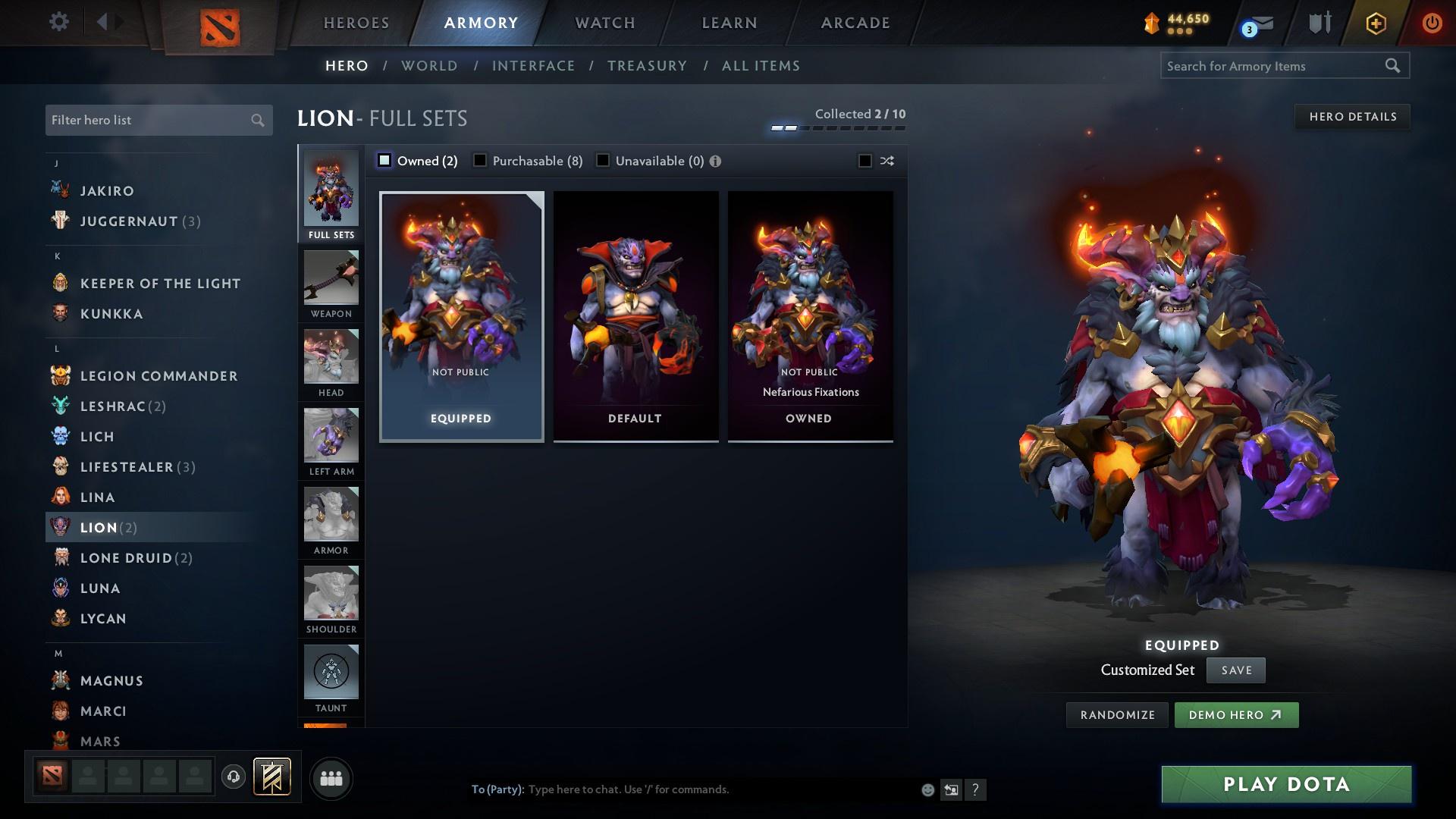This screenshot has width=1456, height=819.
Task: Click the Armory search magnifier icon
Action: (x=1394, y=66)
